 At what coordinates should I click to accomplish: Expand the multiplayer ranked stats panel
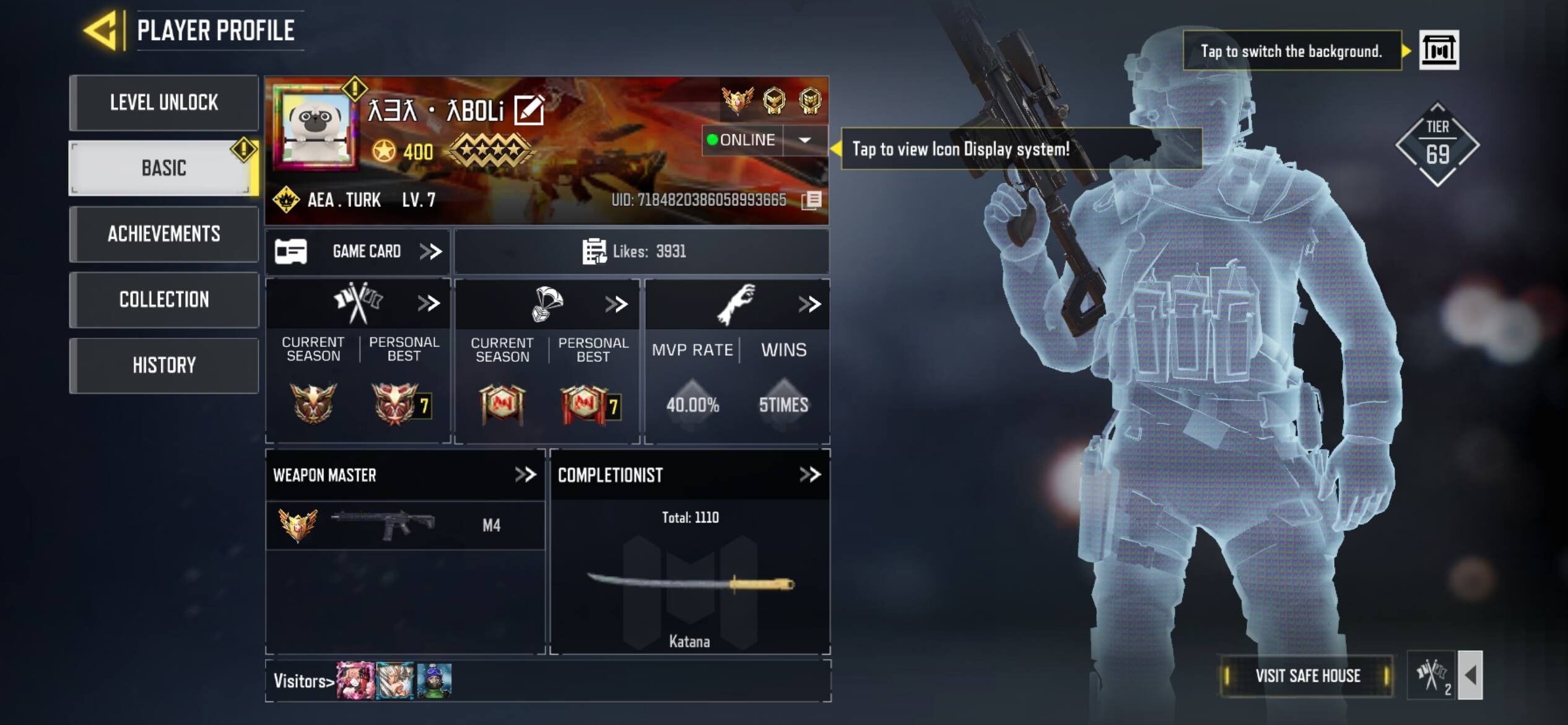coord(429,303)
